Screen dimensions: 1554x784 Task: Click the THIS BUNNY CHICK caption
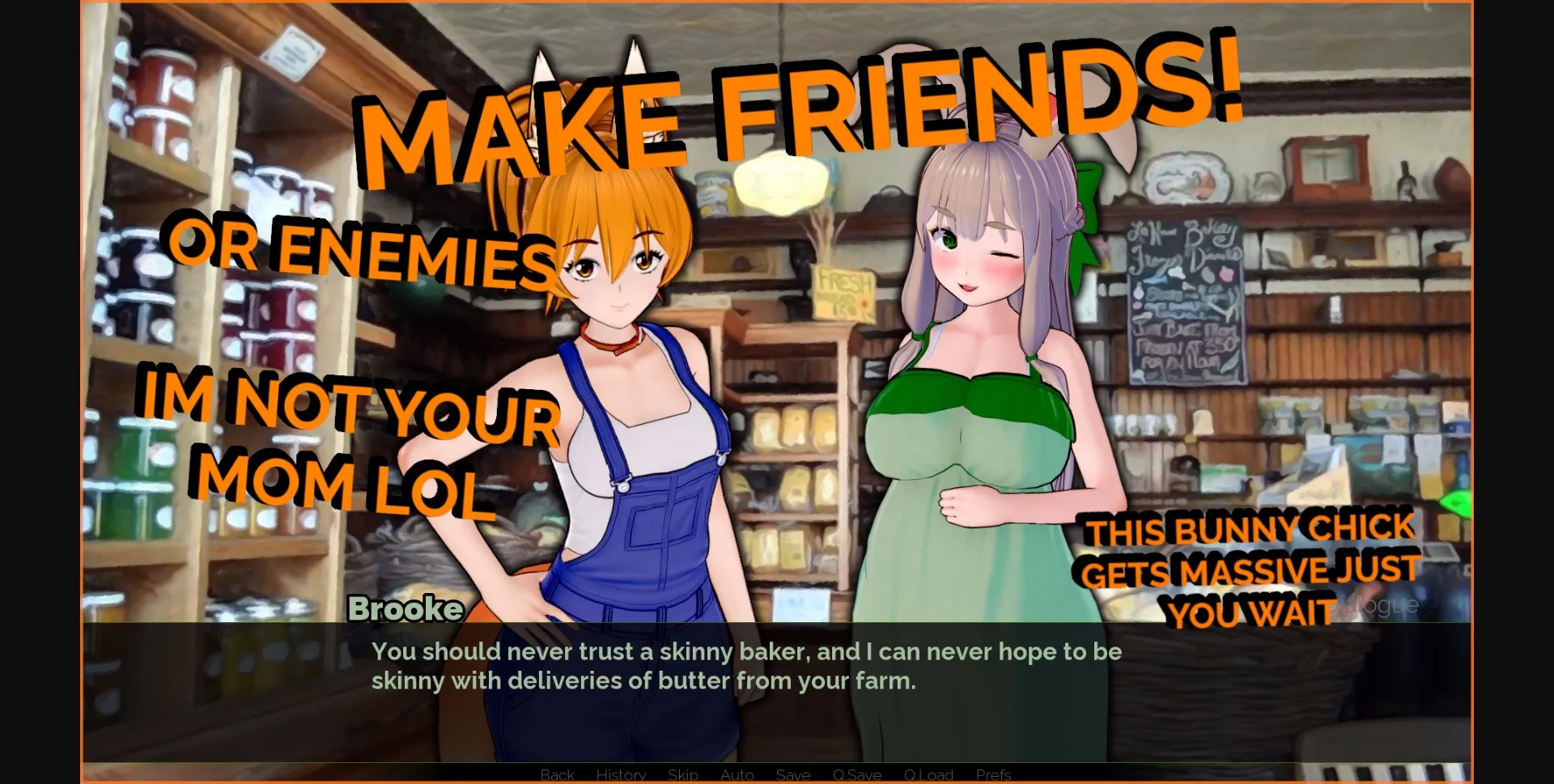tap(1250, 530)
